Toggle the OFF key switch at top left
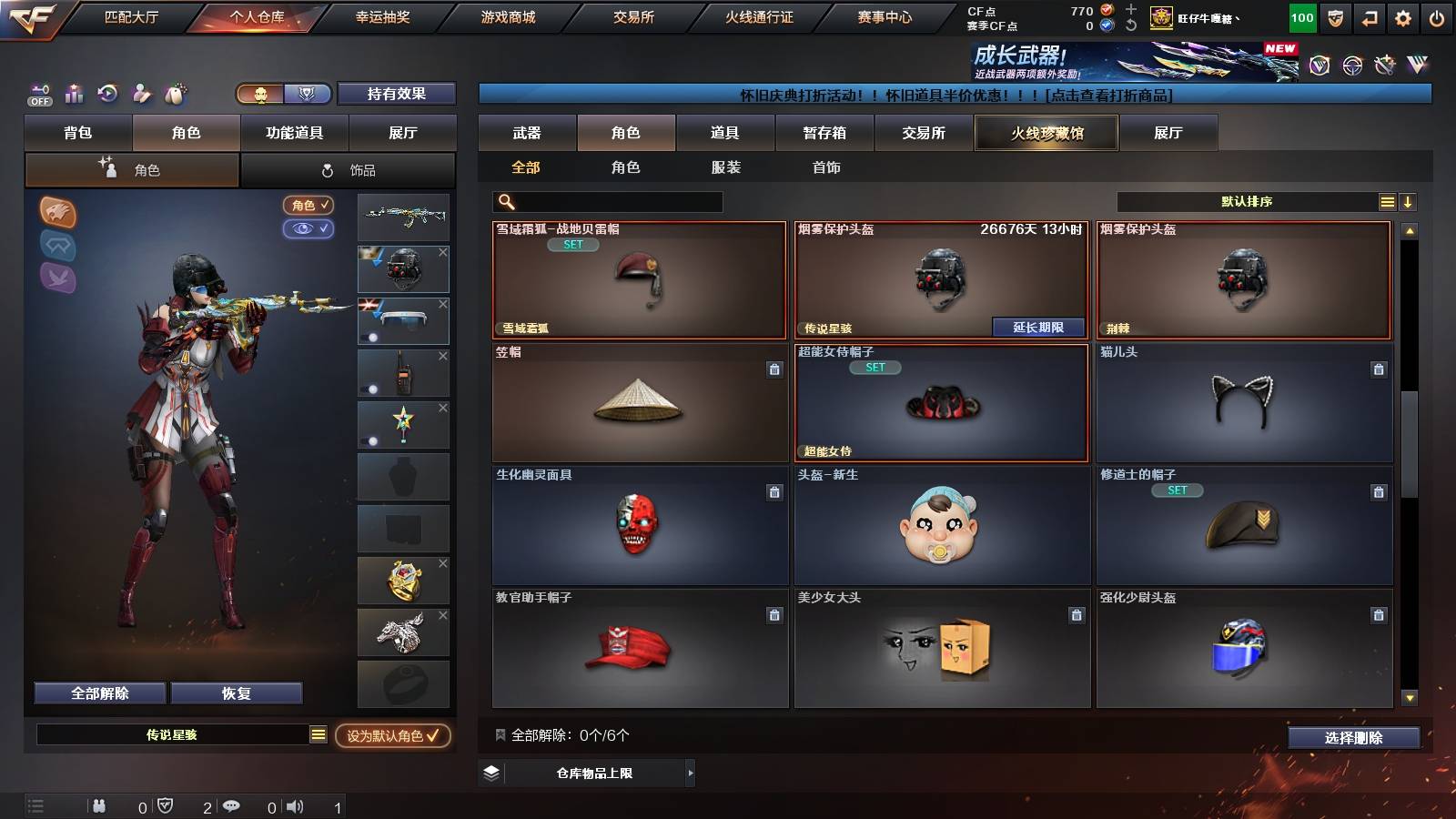The height and width of the screenshot is (819, 1456). [x=39, y=94]
